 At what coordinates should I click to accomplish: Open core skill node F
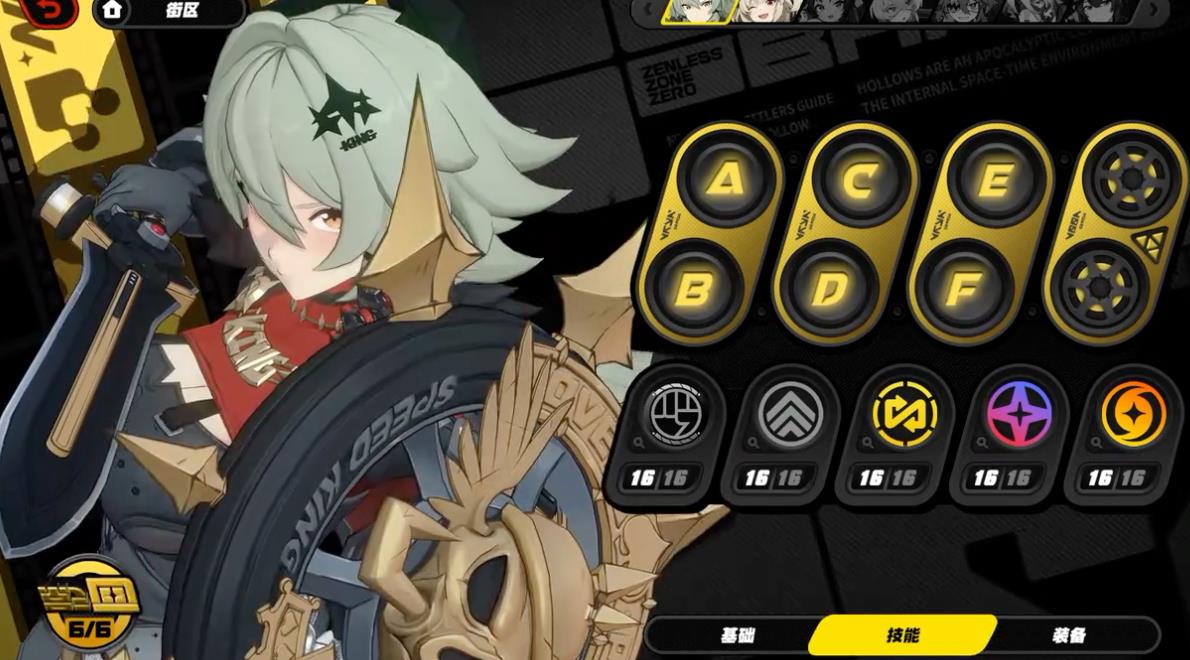[962, 289]
